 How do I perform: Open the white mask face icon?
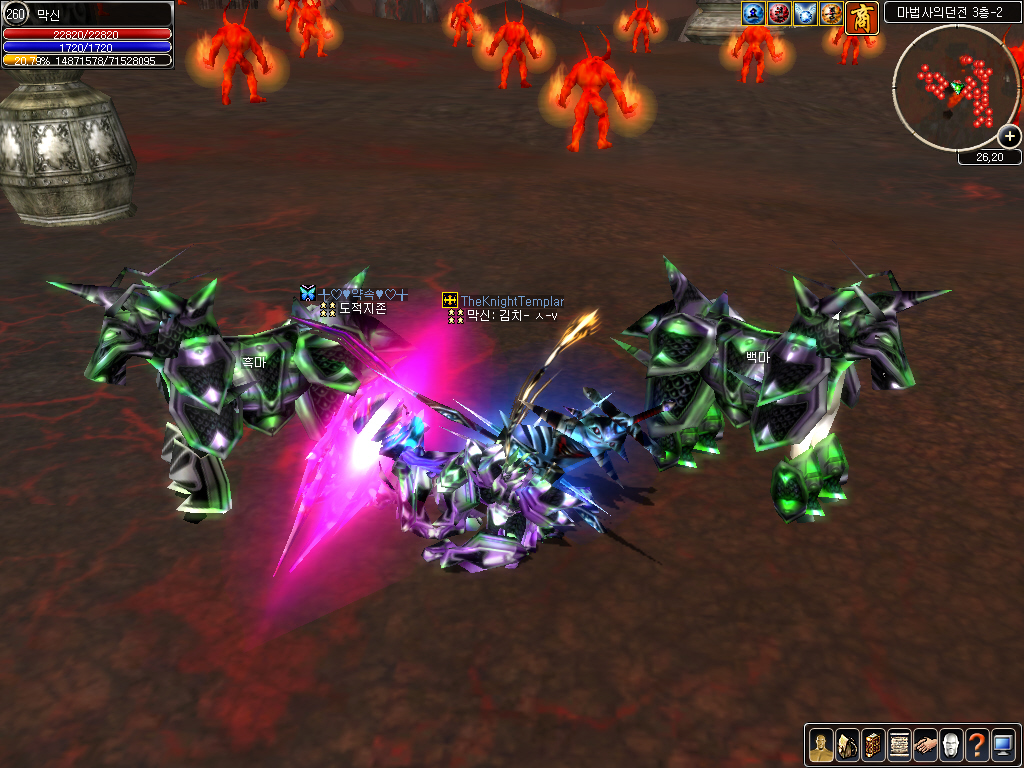tap(951, 744)
